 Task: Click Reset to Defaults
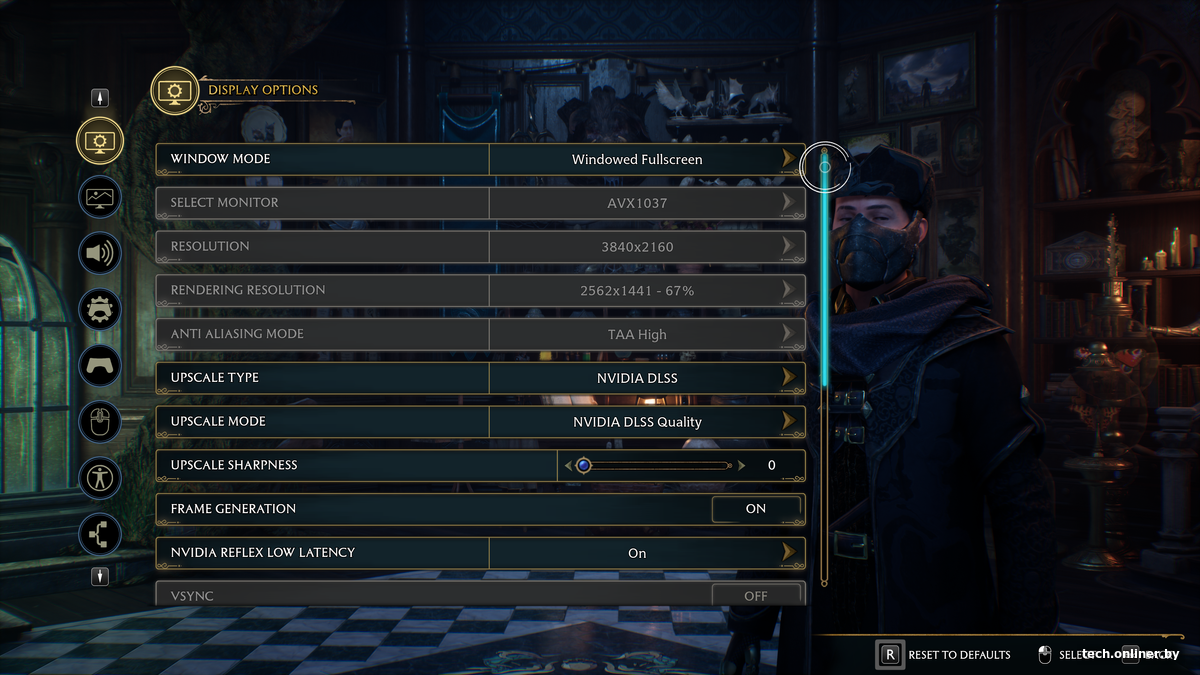point(945,655)
